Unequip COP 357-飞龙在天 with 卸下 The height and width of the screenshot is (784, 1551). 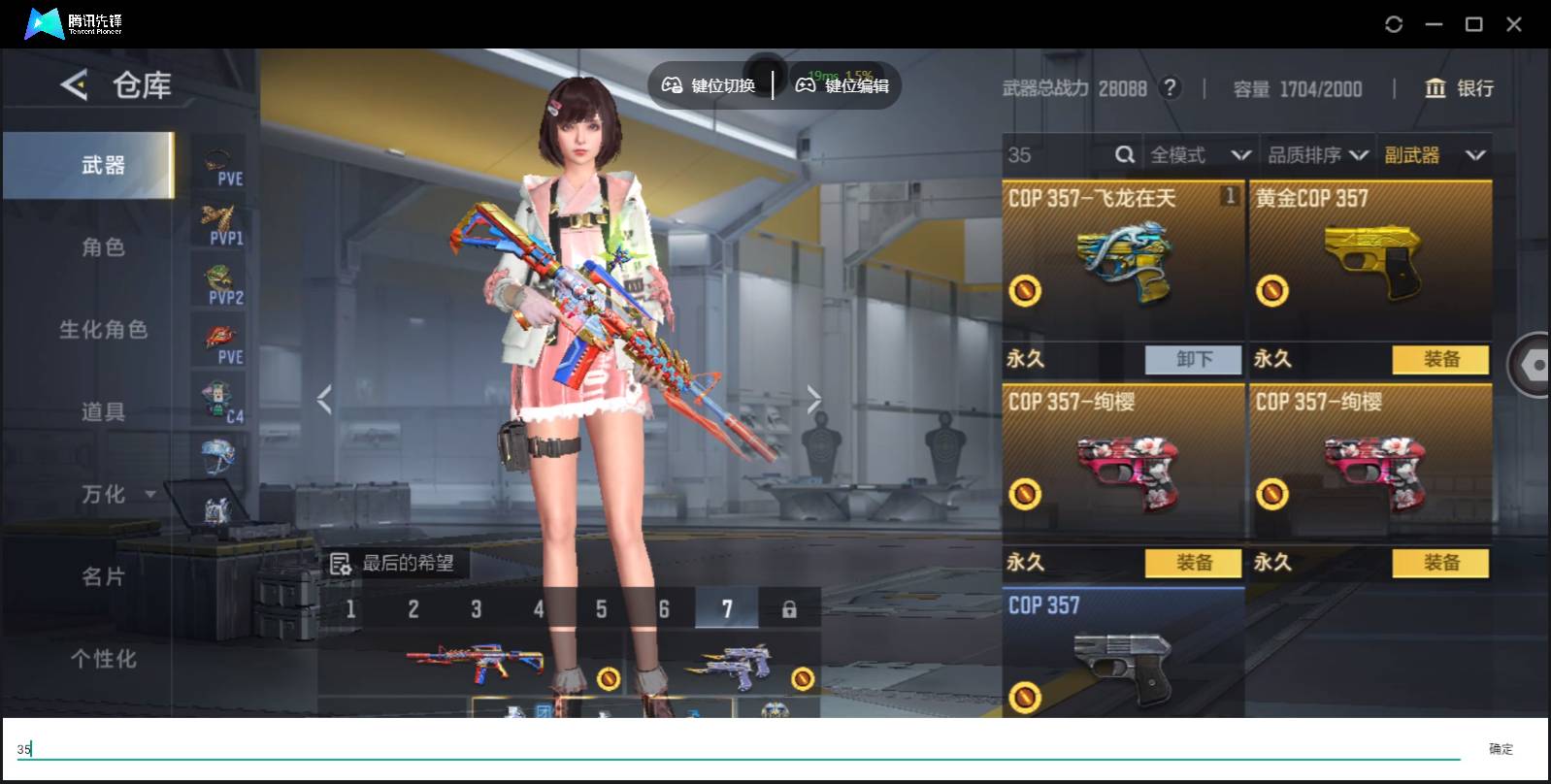pos(1193,359)
